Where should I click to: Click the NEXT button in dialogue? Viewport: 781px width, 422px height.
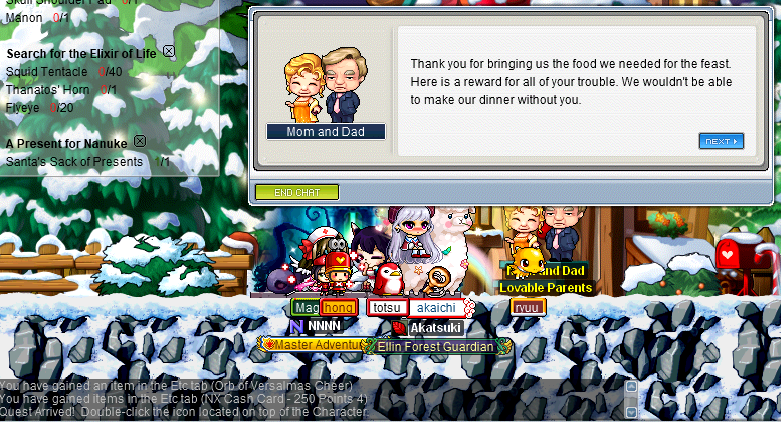tap(721, 141)
